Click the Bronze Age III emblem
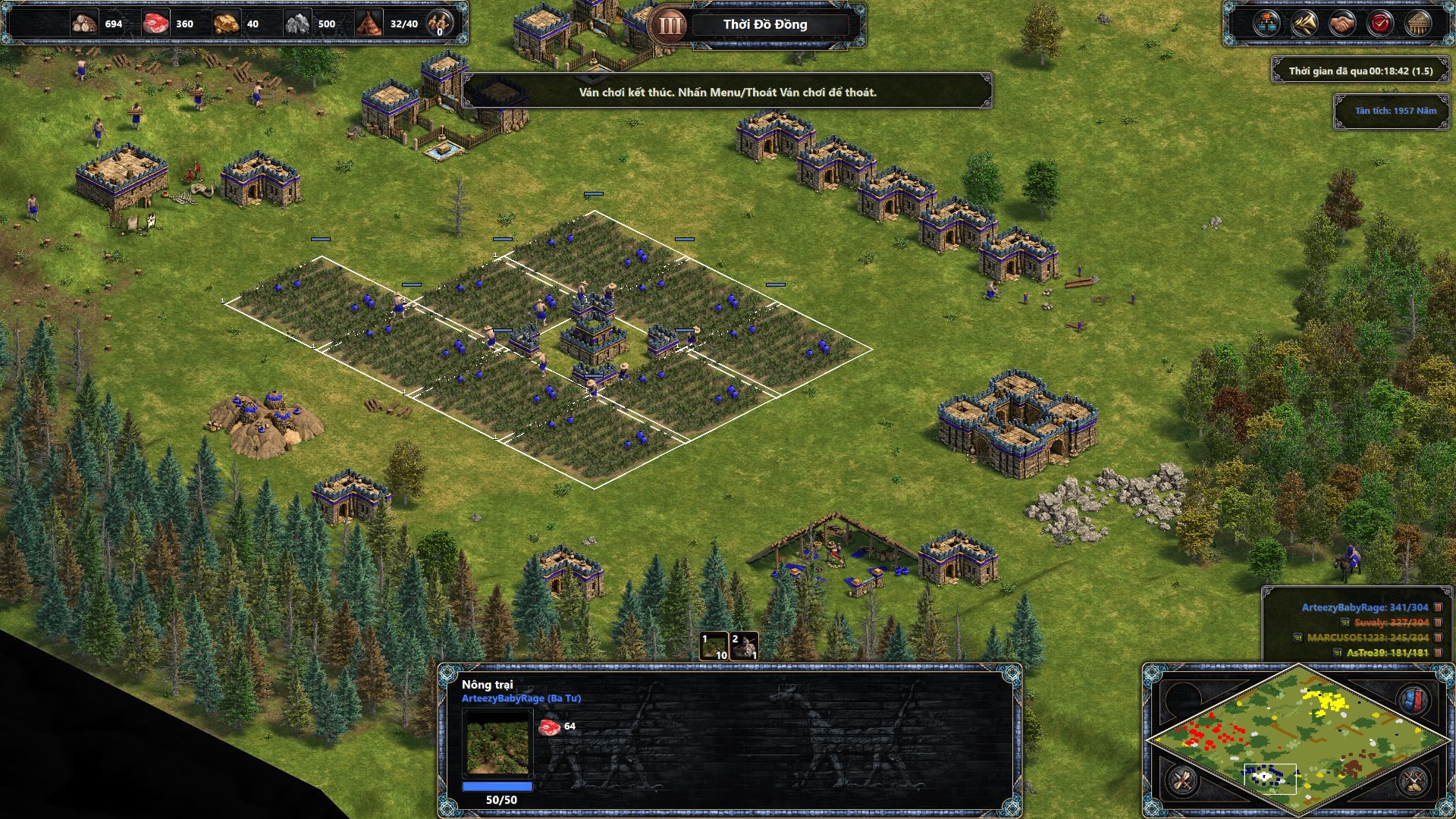1456x819 pixels. click(x=670, y=25)
